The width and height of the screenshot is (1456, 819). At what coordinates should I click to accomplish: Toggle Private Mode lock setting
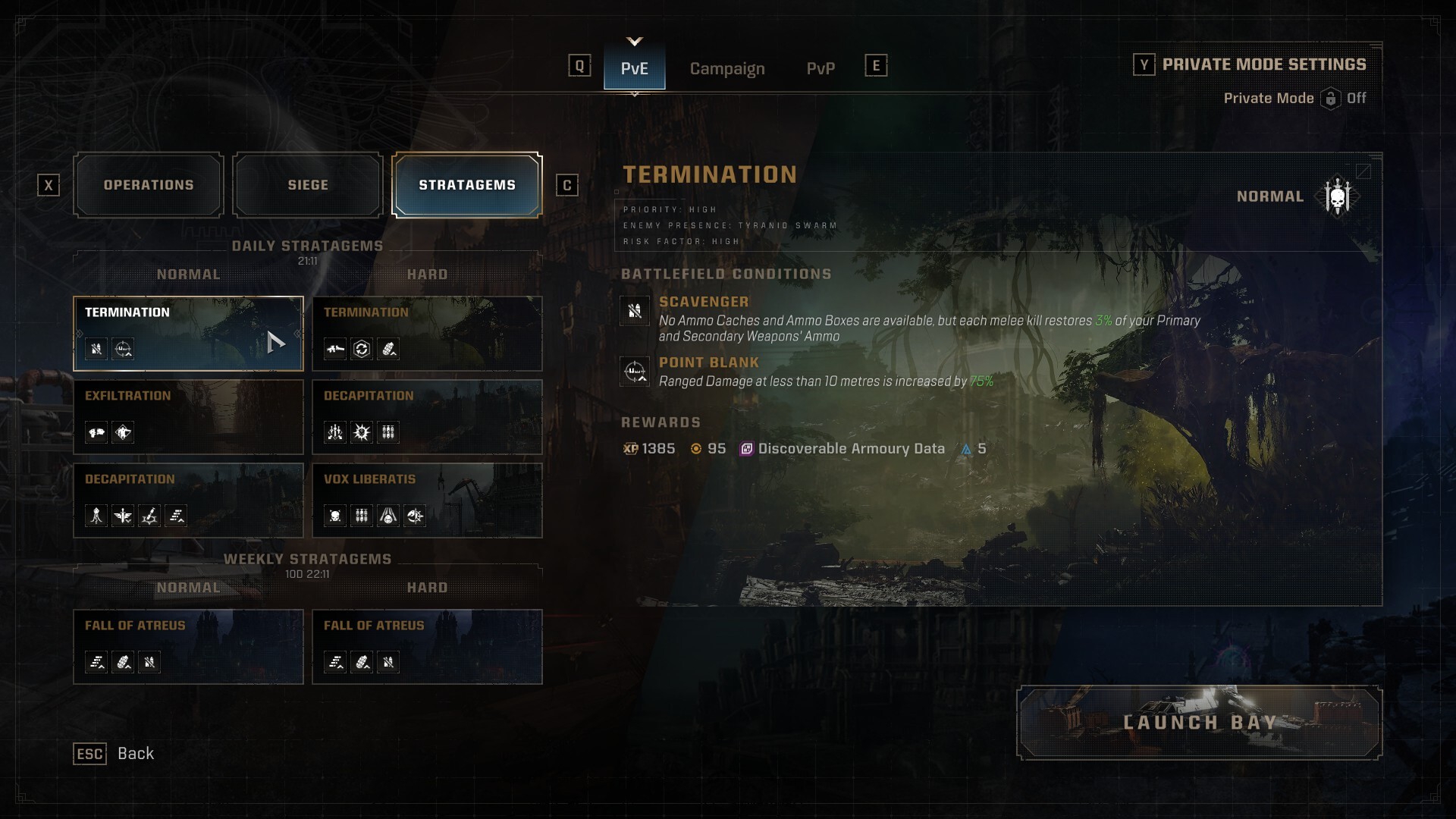coord(1331,99)
